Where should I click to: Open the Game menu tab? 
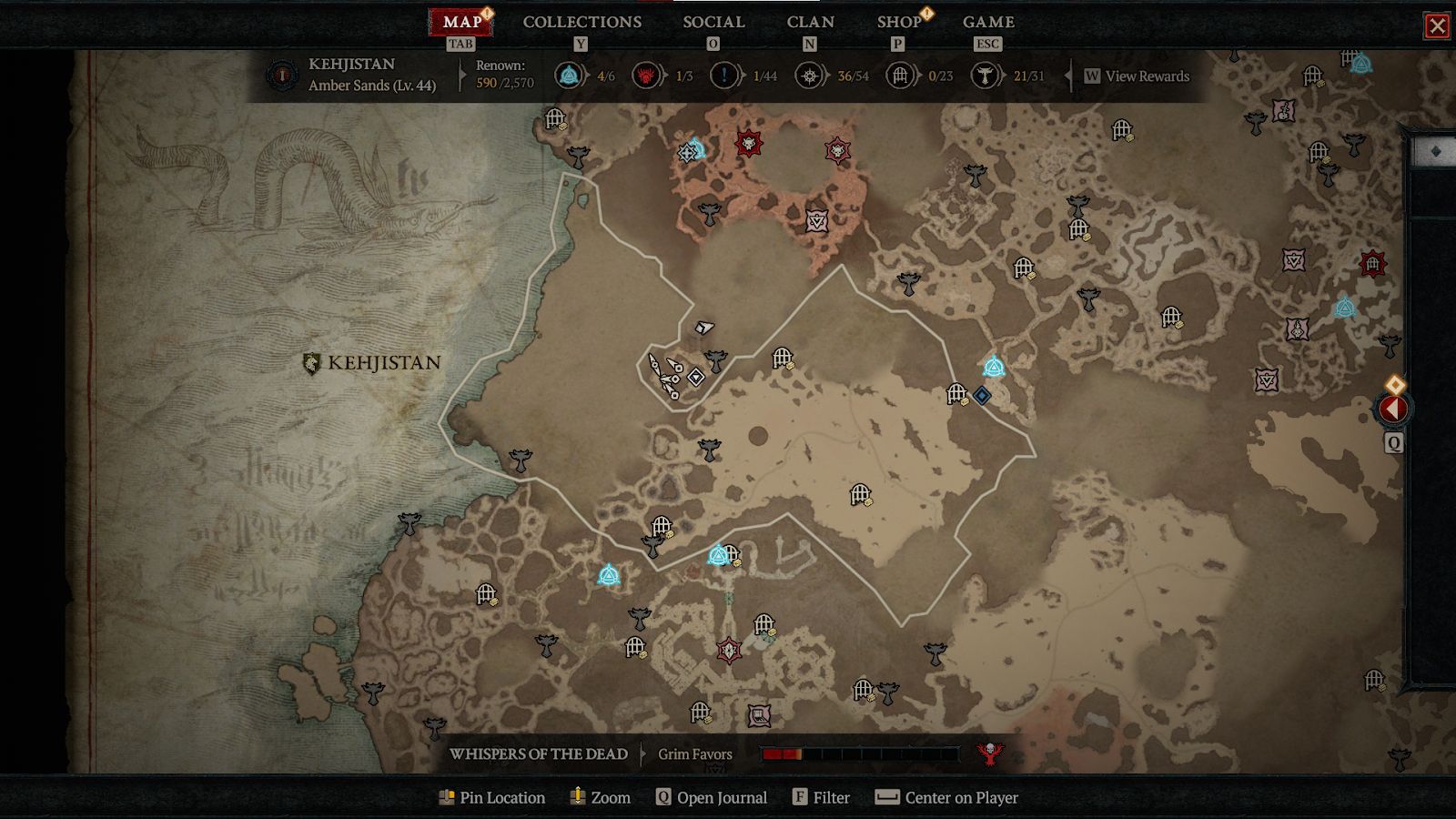point(988,22)
